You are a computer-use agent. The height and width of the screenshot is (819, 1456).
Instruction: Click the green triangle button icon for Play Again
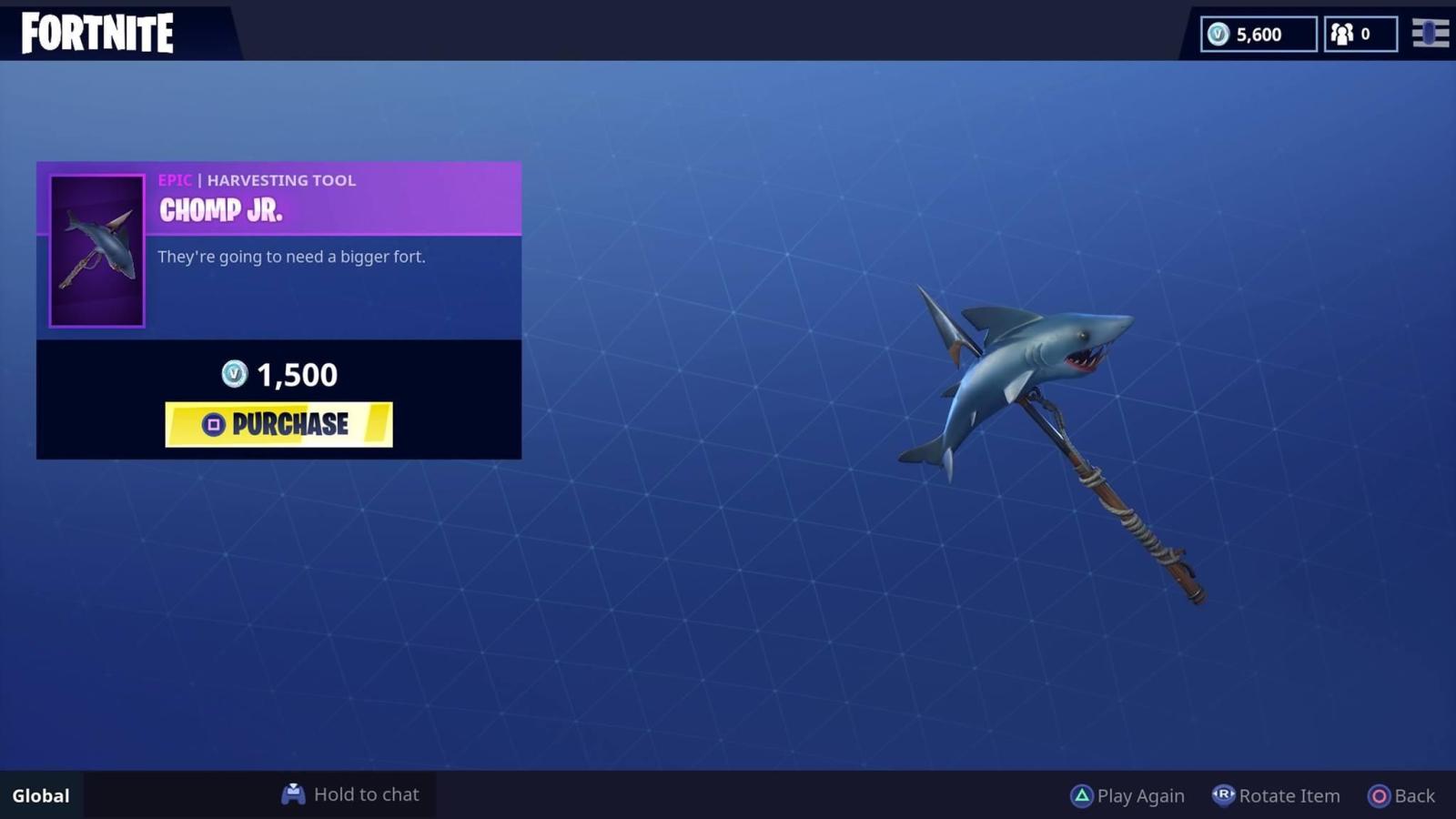pos(1082,795)
